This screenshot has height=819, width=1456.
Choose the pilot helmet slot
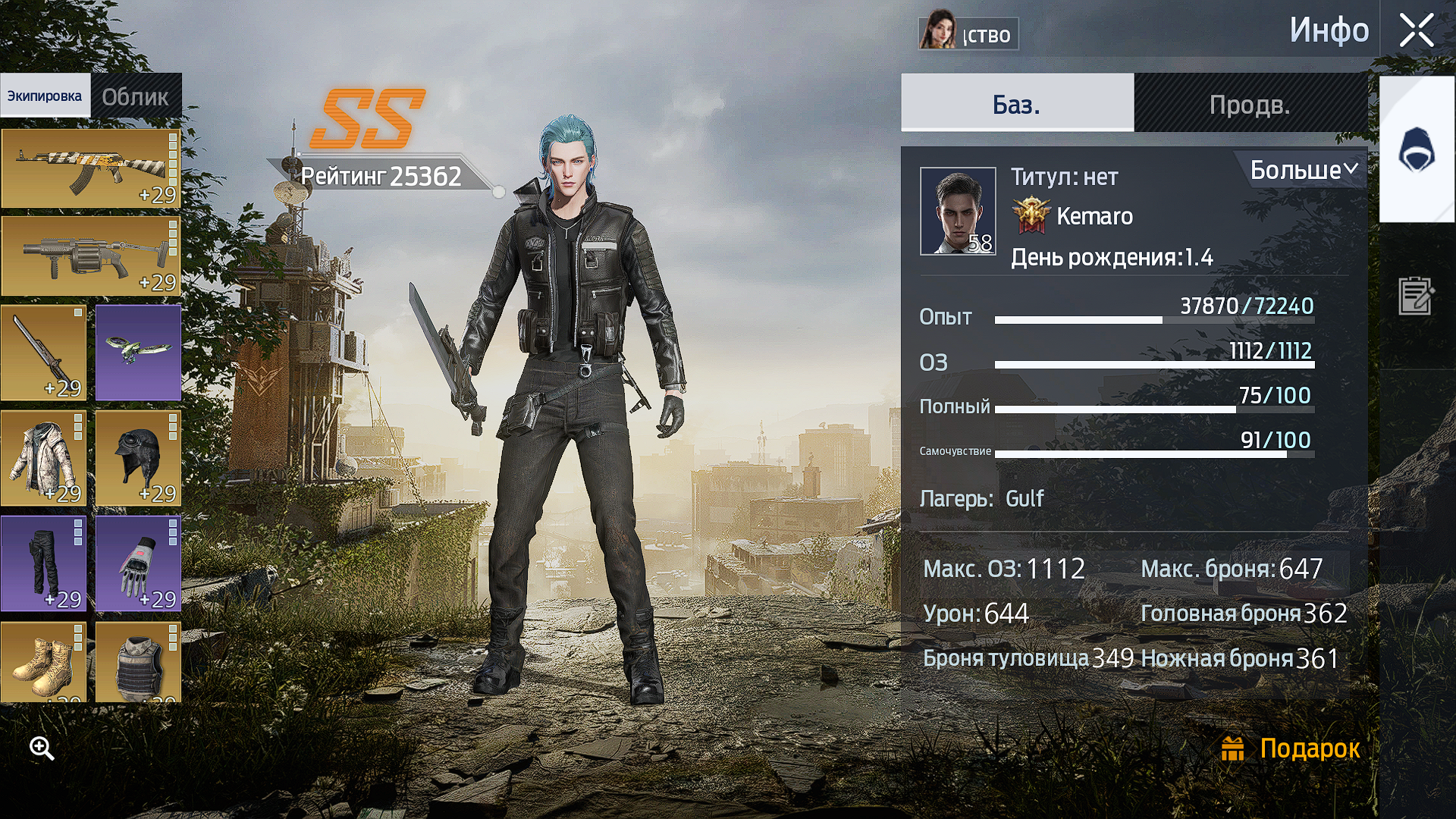click(x=138, y=458)
